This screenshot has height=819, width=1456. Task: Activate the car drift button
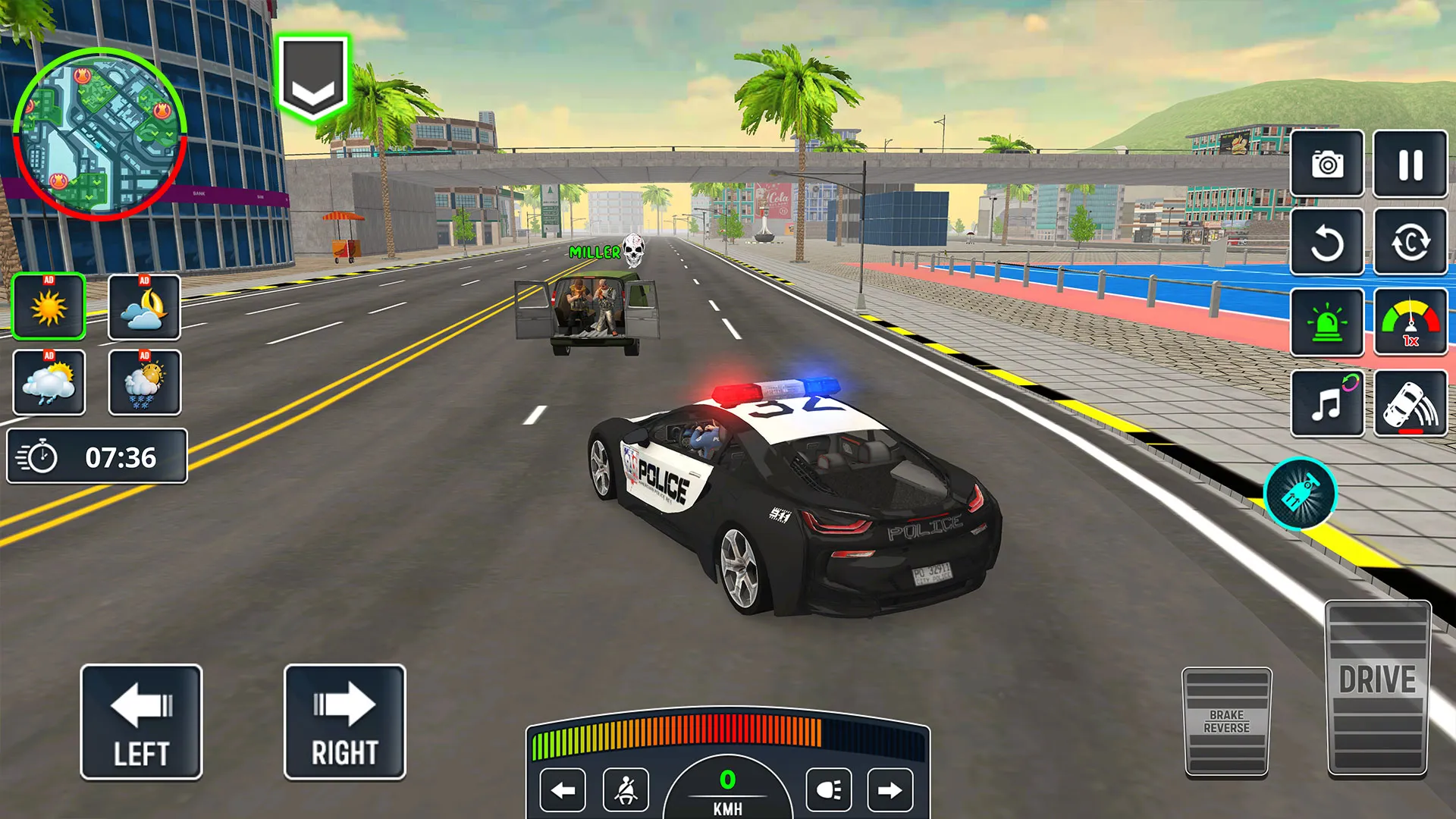click(x=1410, y=403)
